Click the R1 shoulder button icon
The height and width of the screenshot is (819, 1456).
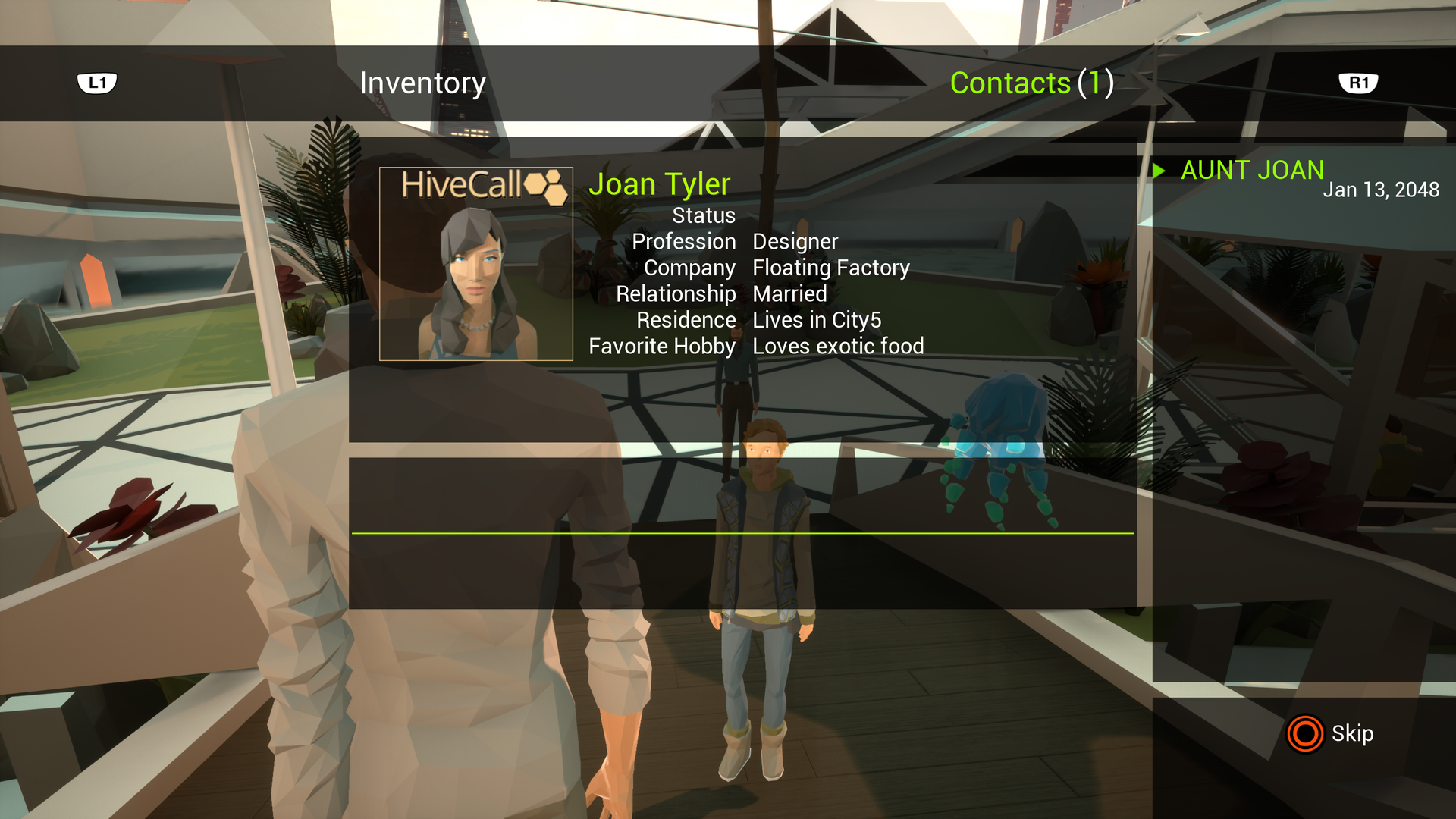1358,83
